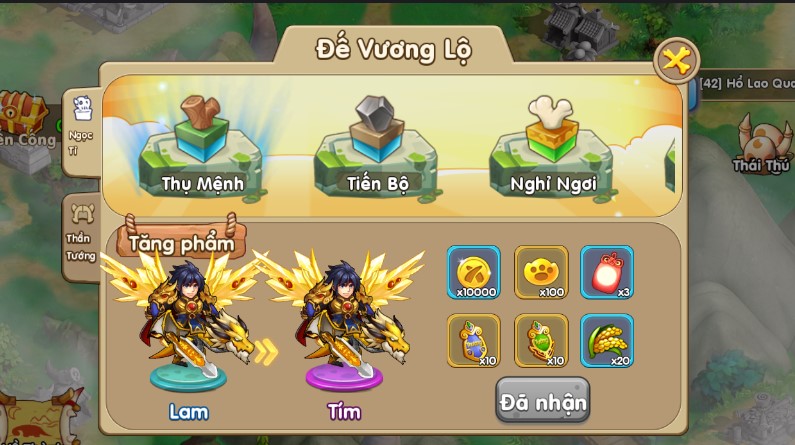Image resolution: width=795 pixels, height=445 pixels.
Task: Check the green amulet x10 reward
Action: click(541, 340)
